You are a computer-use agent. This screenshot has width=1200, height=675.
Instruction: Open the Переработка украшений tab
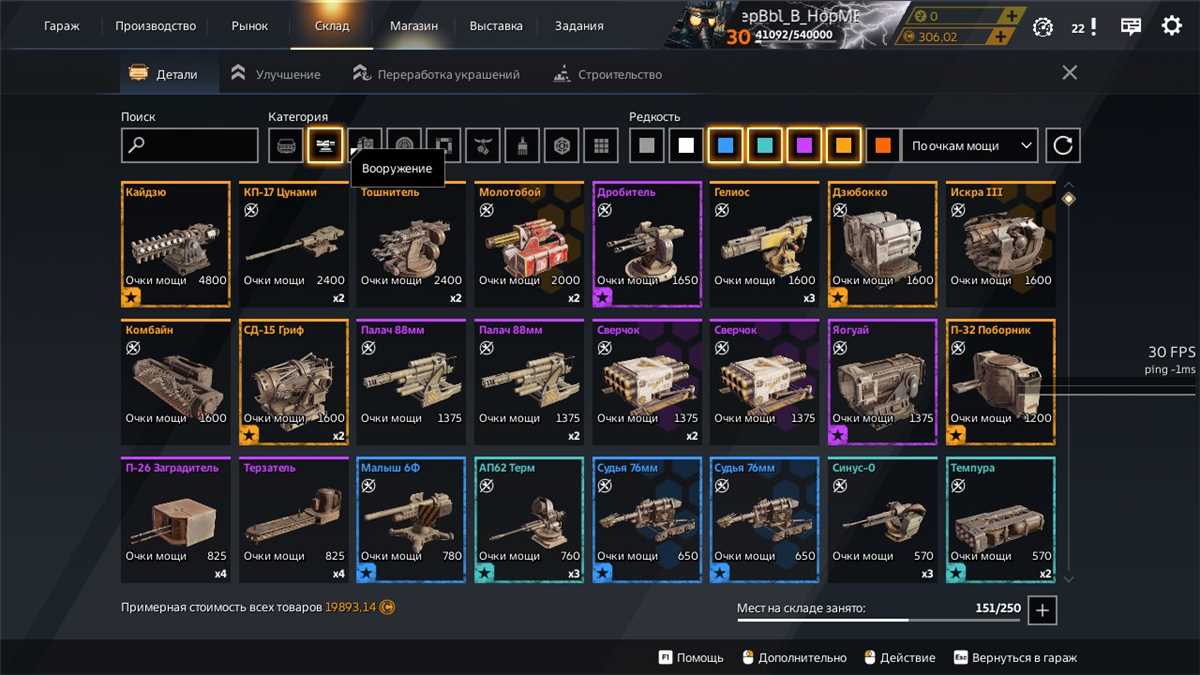pyautogui.click(x=436, y=74)
